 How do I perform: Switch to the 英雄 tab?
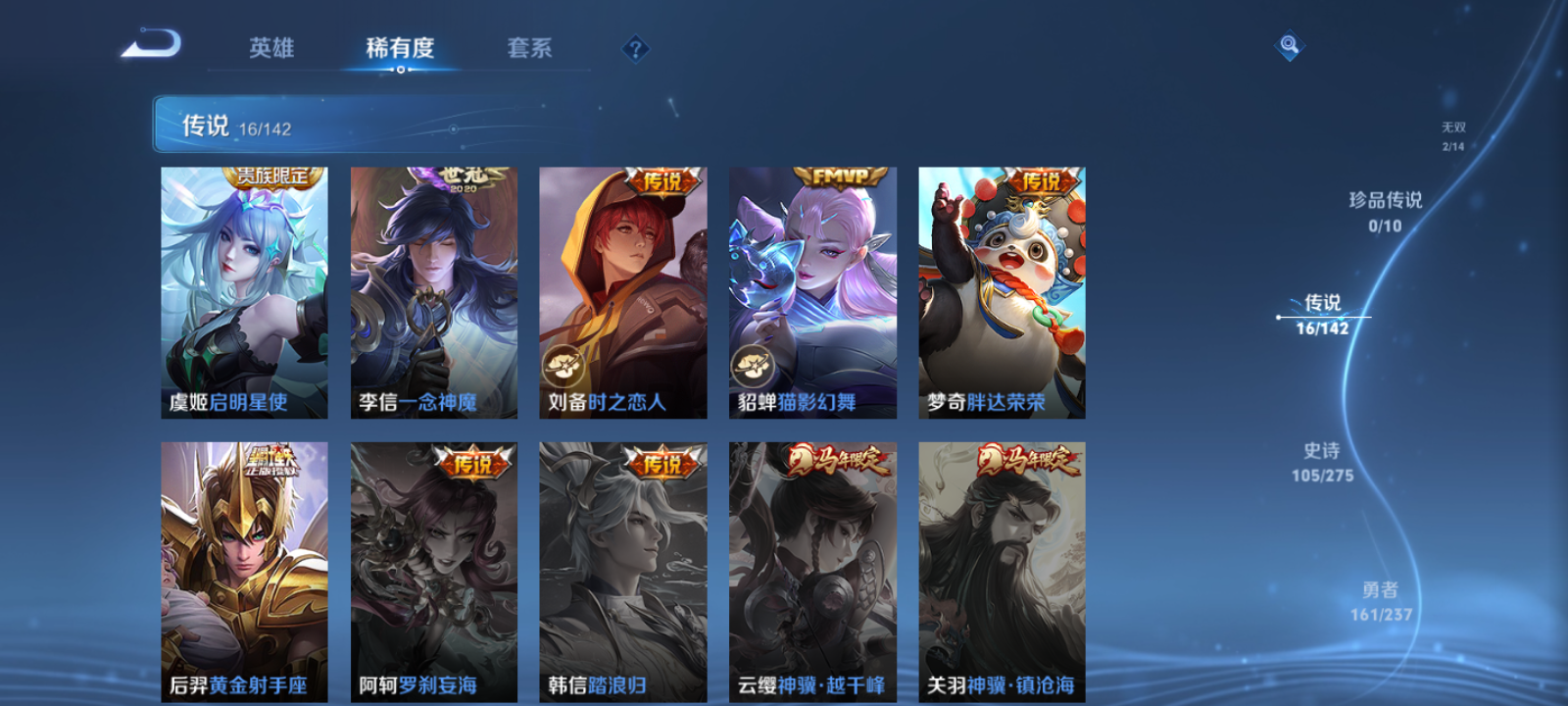coord(273,47)
